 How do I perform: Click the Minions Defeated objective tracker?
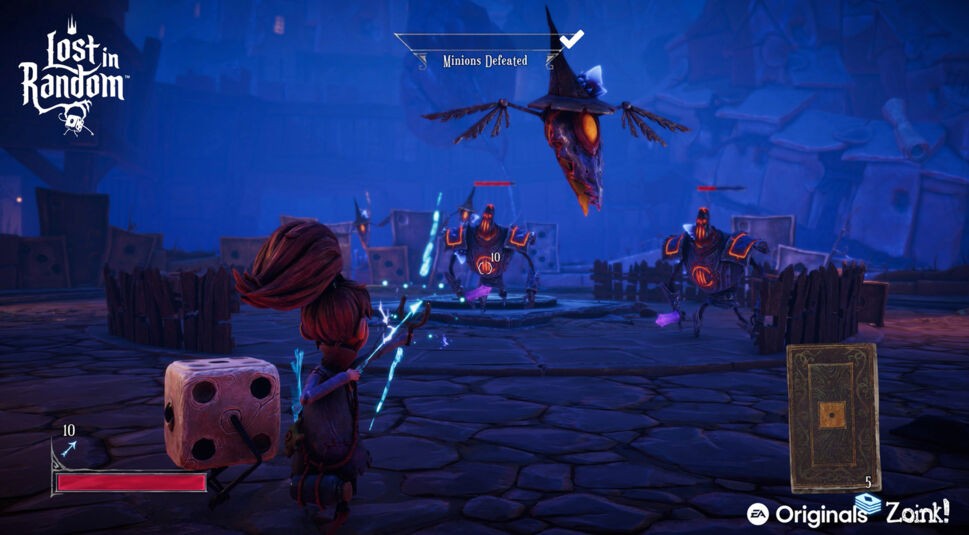coord(485,61)
